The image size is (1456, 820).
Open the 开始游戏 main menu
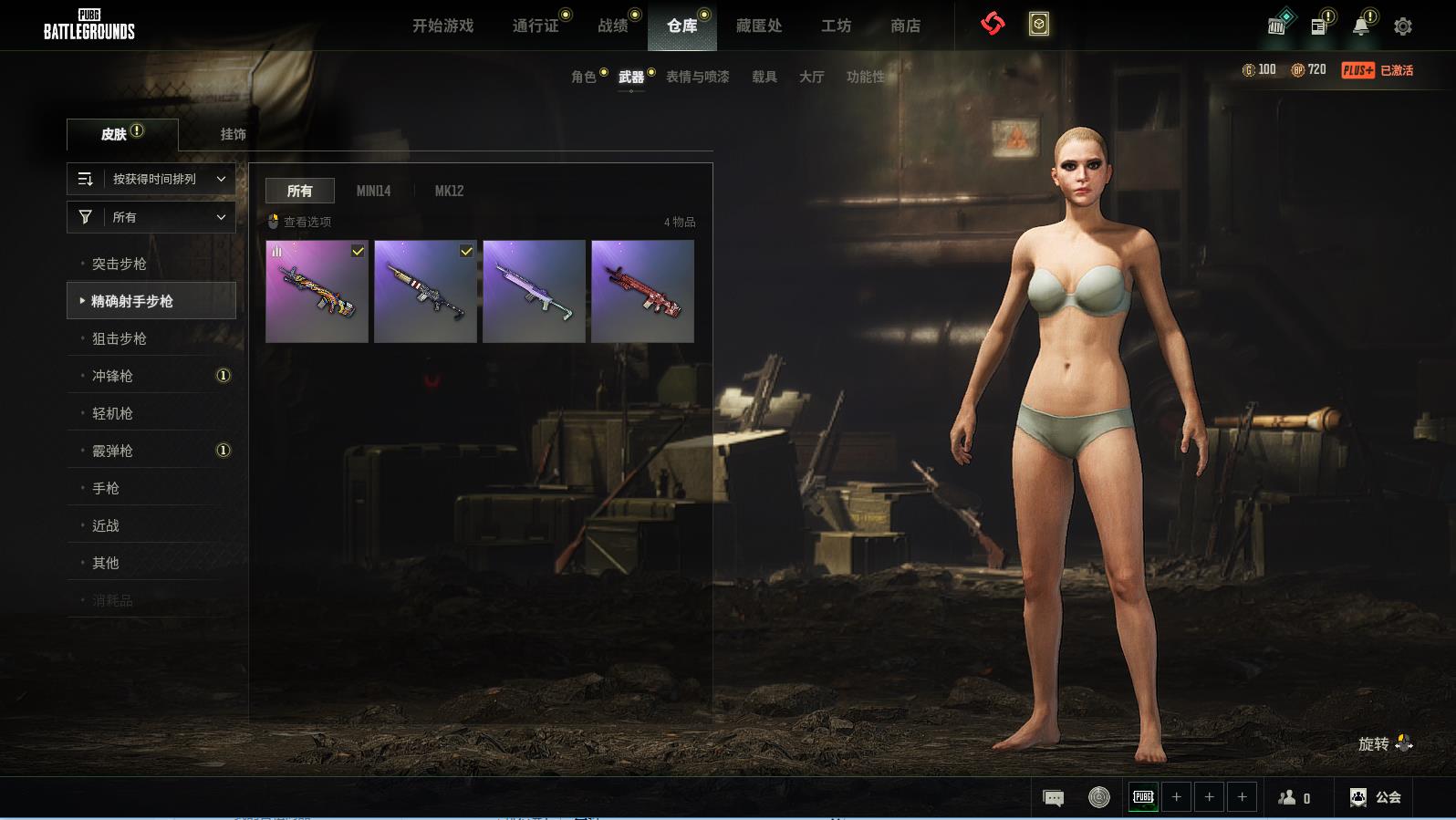442,26
